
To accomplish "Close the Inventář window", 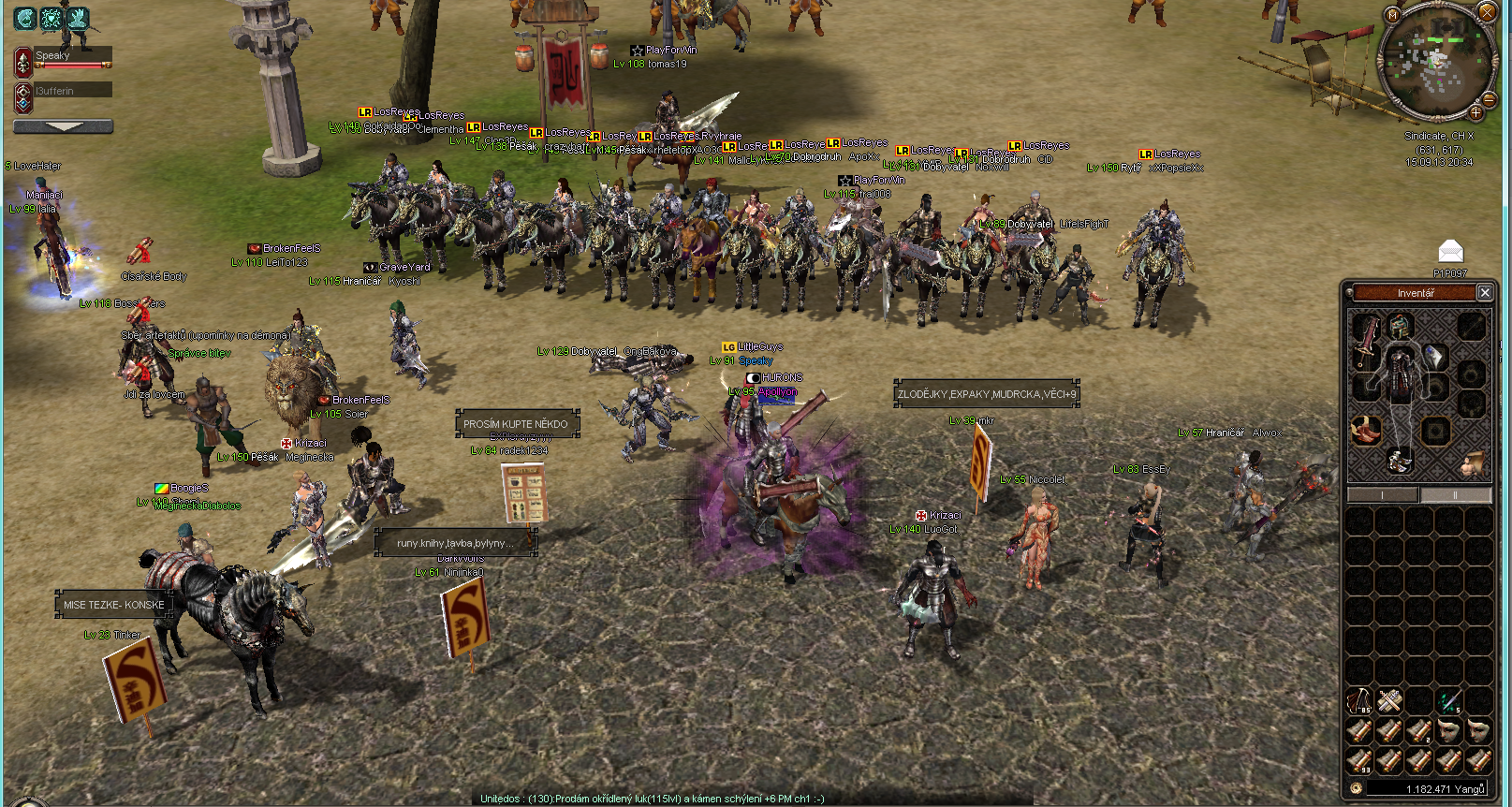I will pos(1485,293).
